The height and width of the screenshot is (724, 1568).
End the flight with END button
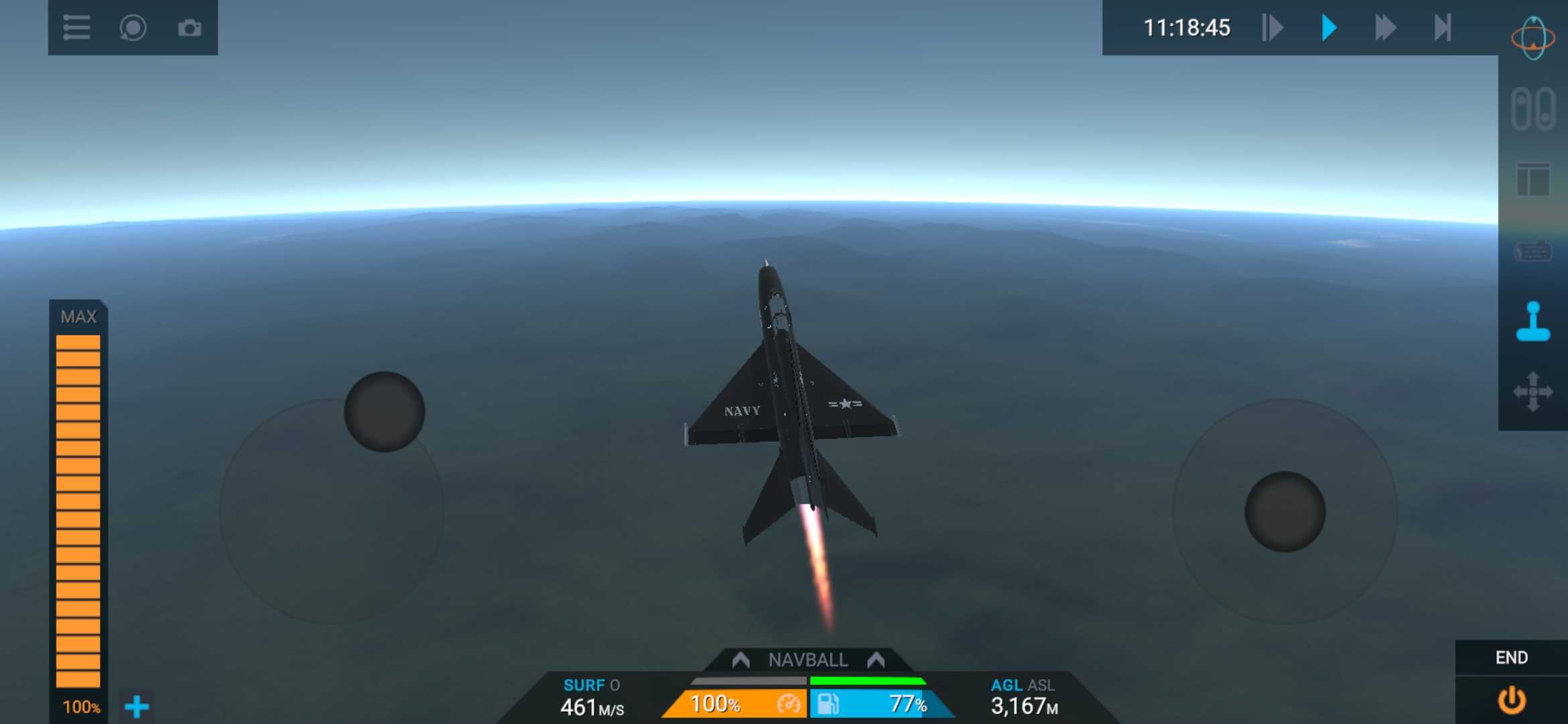click(x=1512, y=700)
